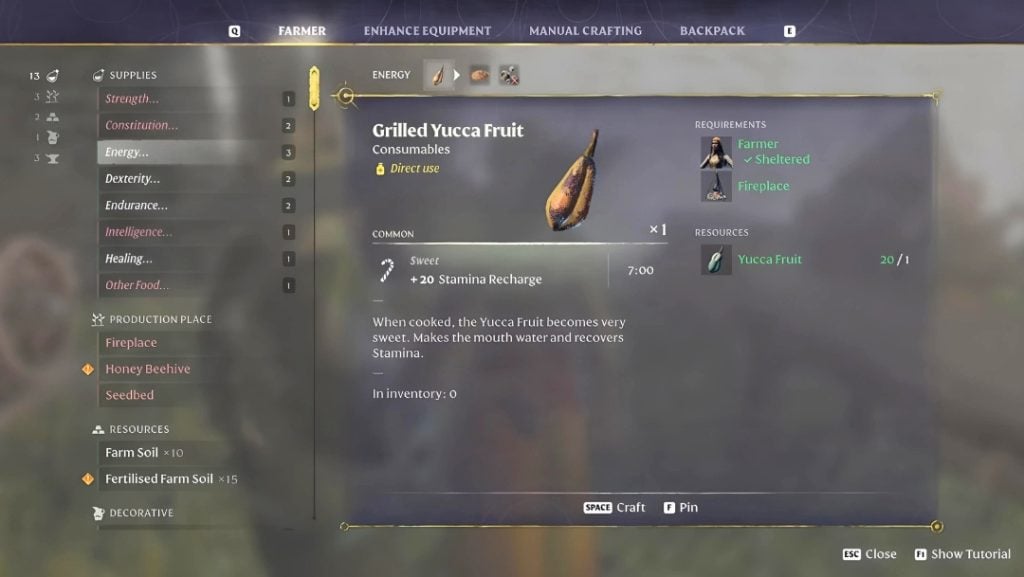1024x577 pixels.
Task: Select the Strength supplies category
Action: coord(132,99)
